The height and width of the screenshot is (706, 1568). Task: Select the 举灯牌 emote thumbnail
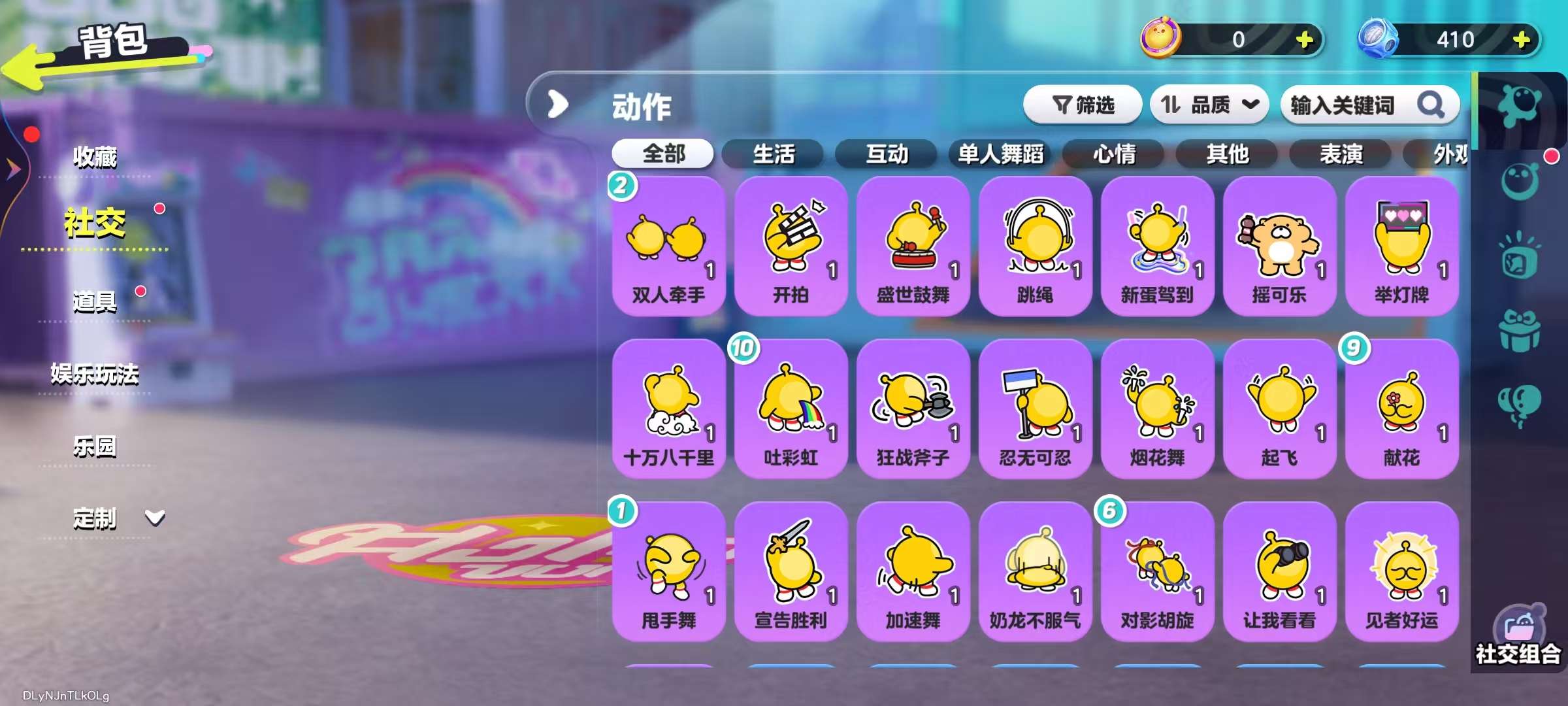click(1402, 247)
